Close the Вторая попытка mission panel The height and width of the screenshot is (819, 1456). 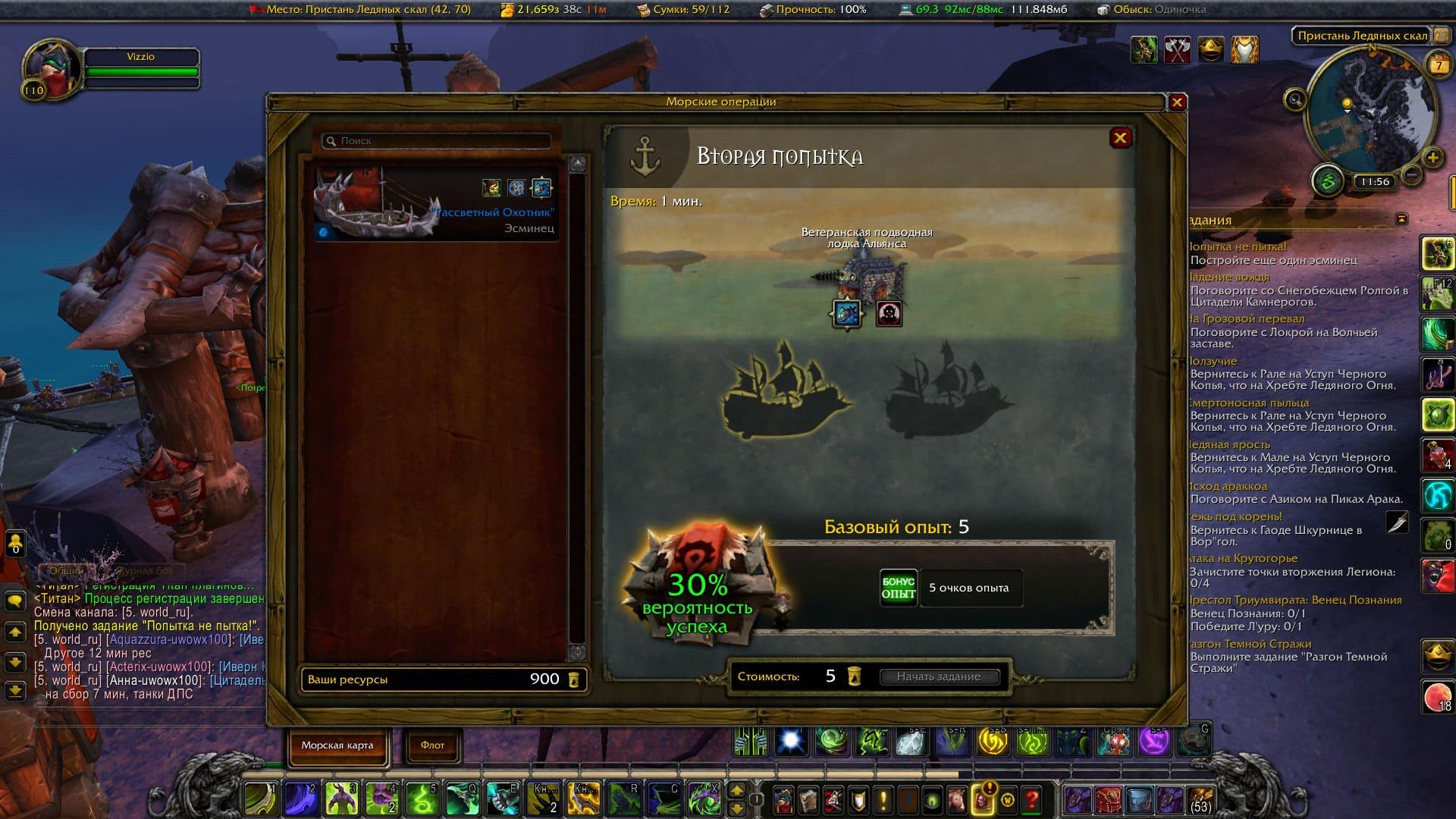point(1120,138)
